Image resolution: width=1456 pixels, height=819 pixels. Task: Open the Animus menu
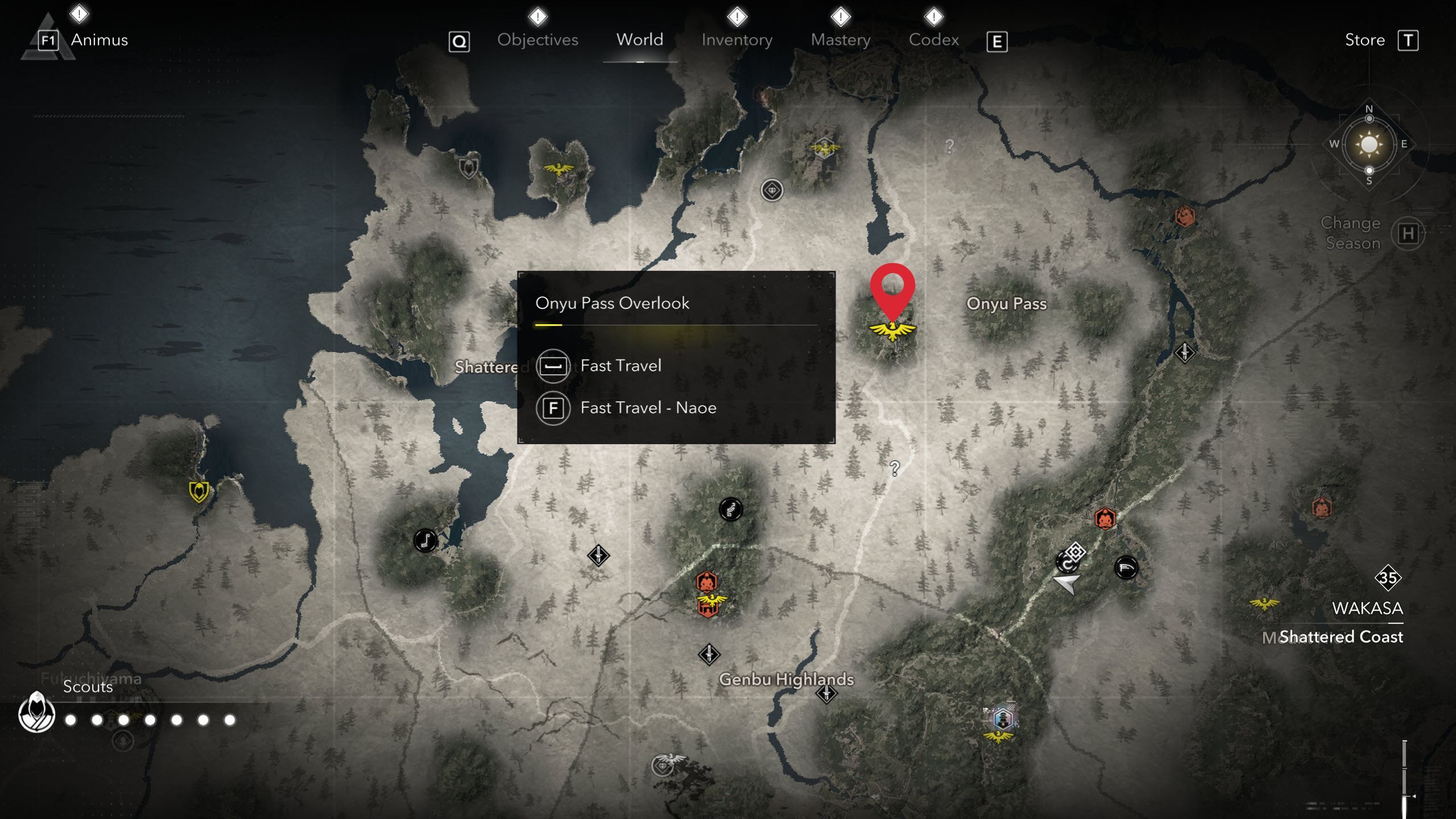point(99,40)
